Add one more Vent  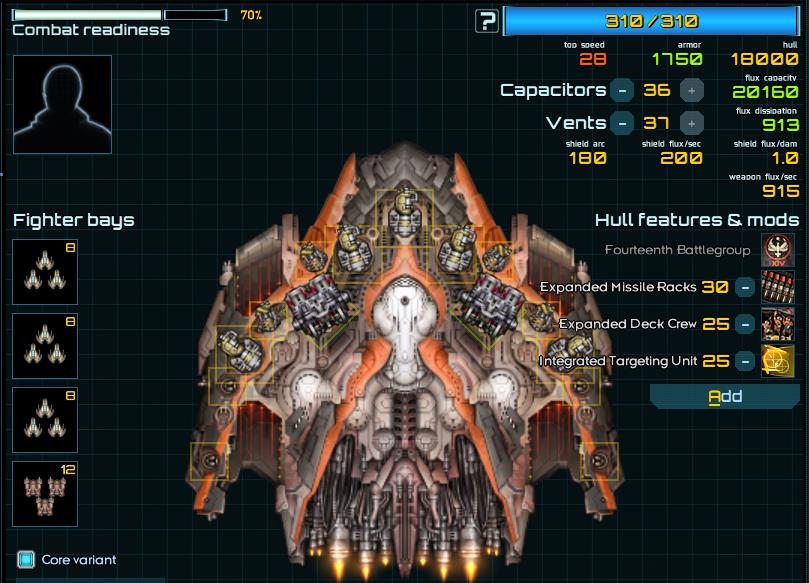point(690,123)
